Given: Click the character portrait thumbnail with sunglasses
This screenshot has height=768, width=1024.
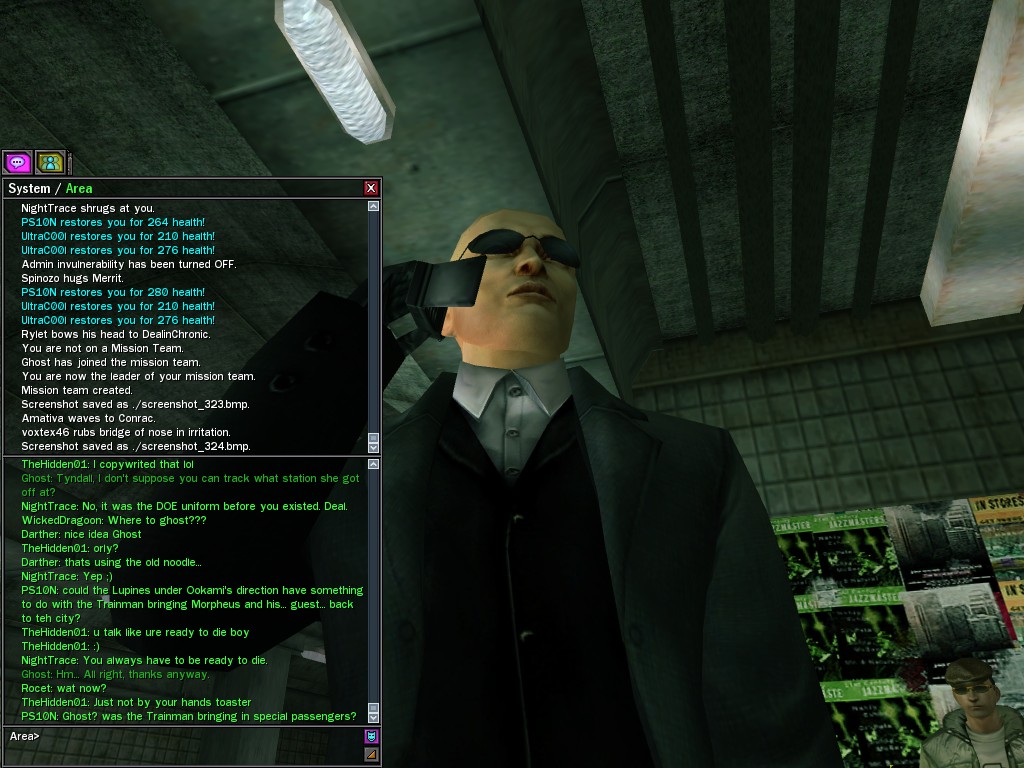Looking at the screenshot, I should [971, 713].
